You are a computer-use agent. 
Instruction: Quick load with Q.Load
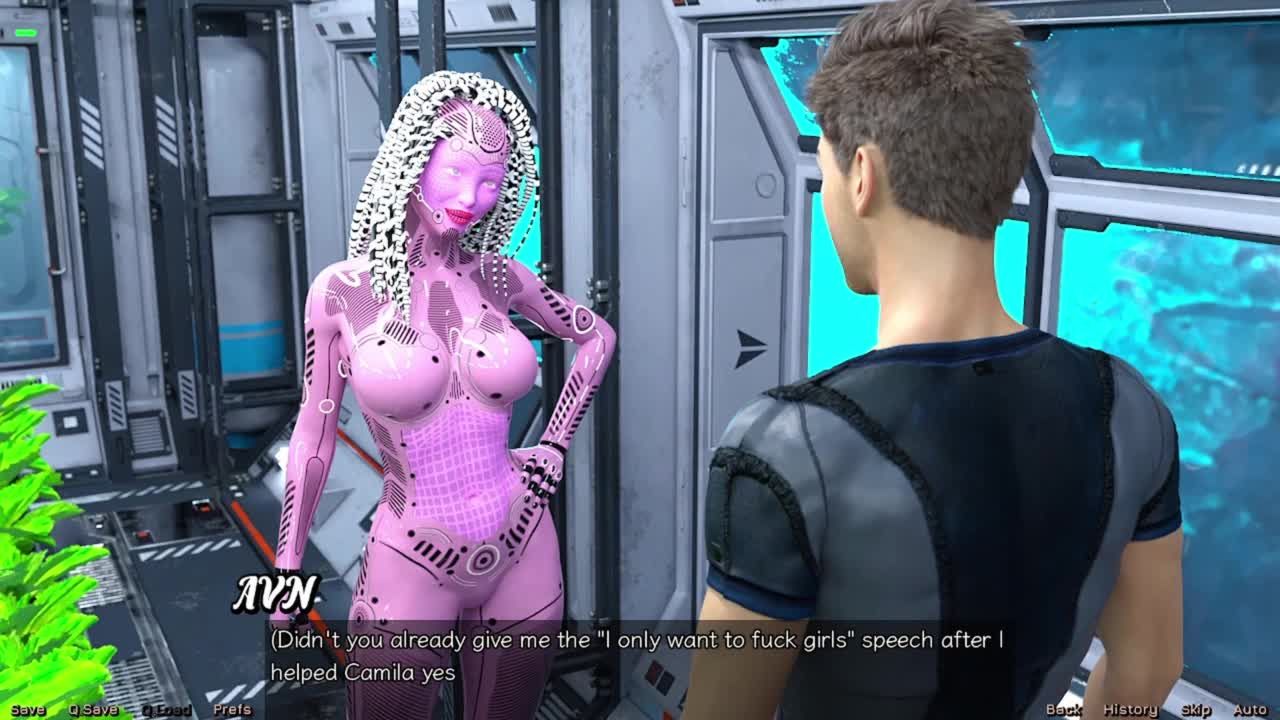pos(165,710)
